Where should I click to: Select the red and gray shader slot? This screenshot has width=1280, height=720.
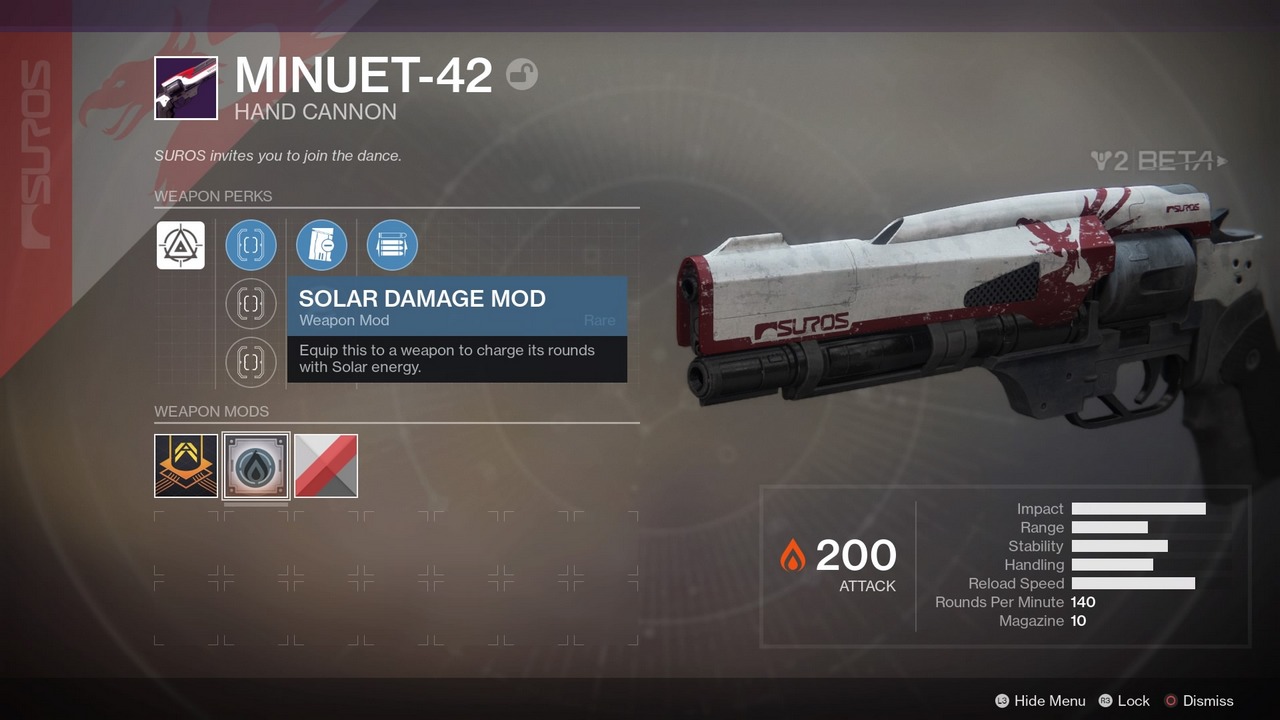[x=326, y=466]
